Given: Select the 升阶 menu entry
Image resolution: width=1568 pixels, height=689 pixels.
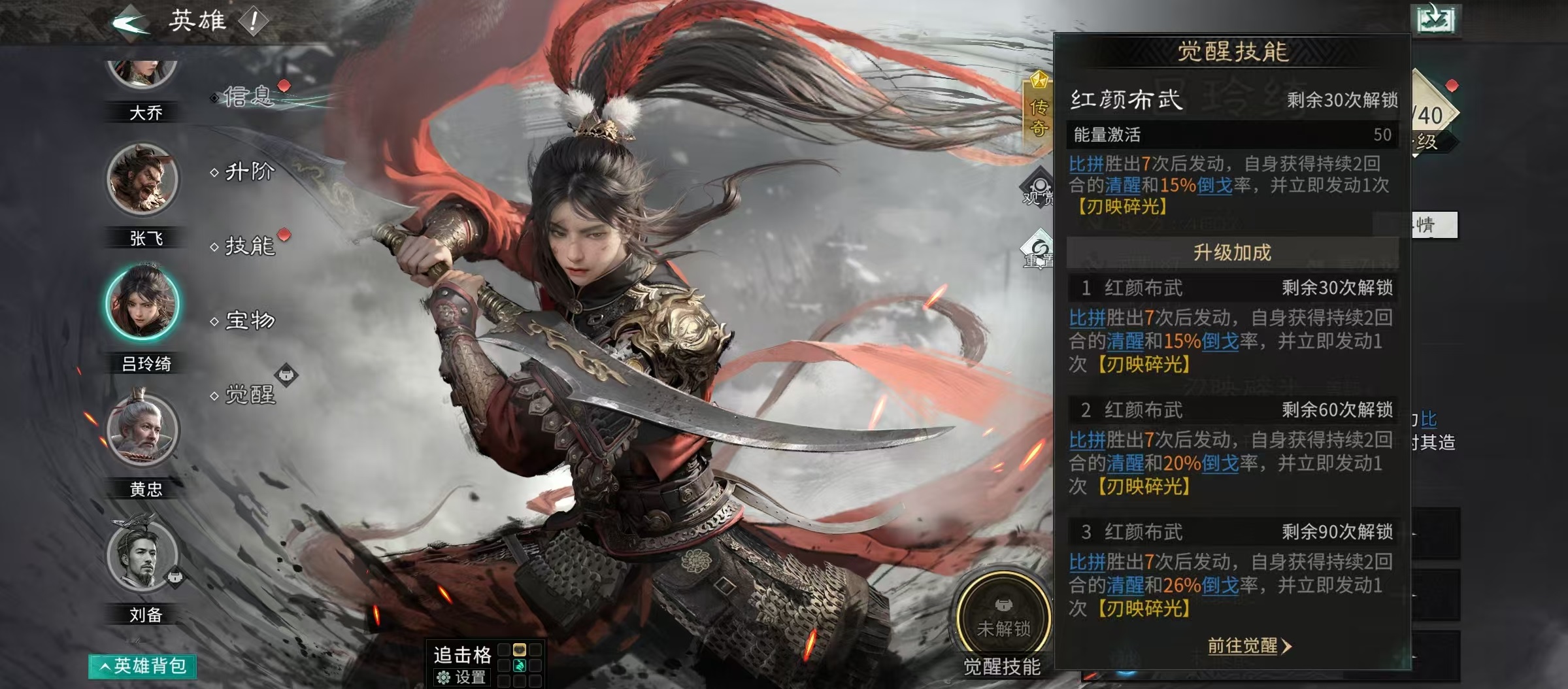Looking at the screenshot, I should point(250,171).
